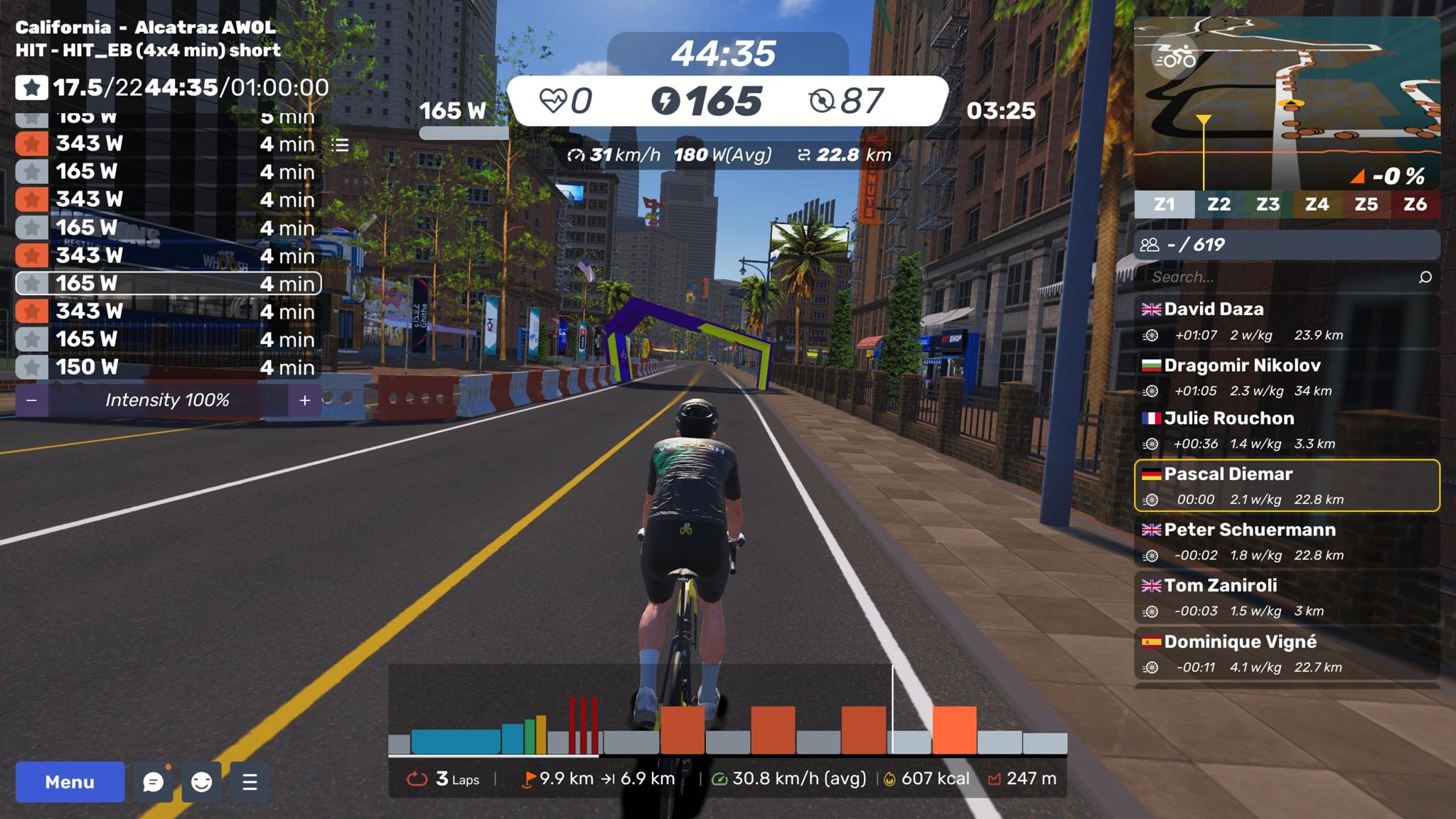Select Dragomir Nikolov in rider list
Image resolution: width=1456 pixels, height=819 pixels.
point(1287,378)
